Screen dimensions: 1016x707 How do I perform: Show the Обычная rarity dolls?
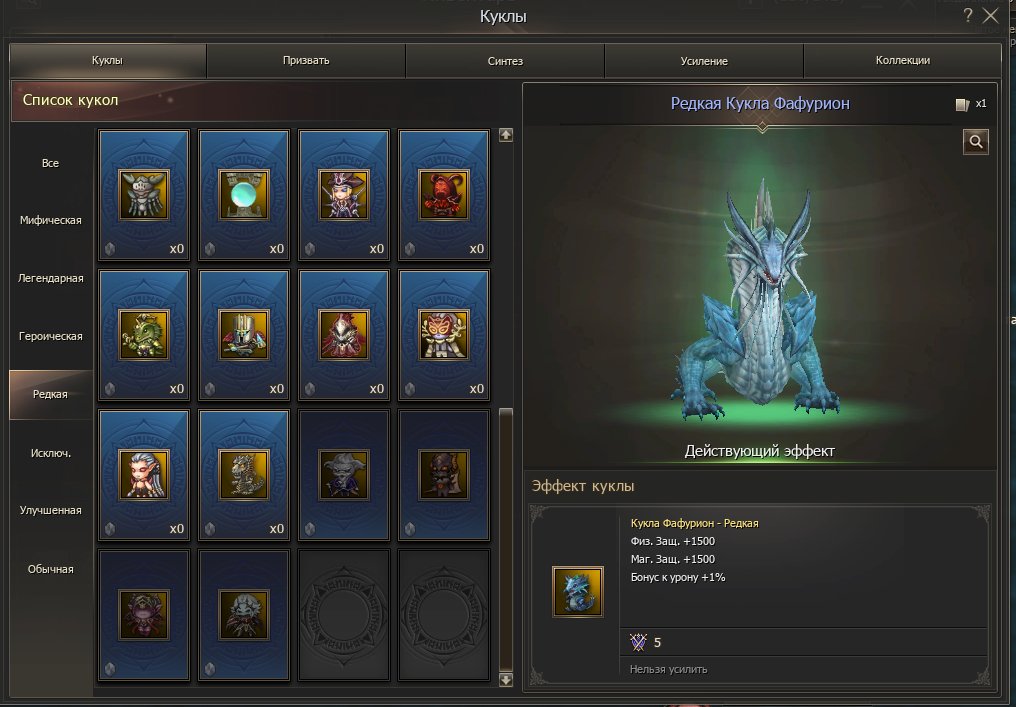(51, 569)
